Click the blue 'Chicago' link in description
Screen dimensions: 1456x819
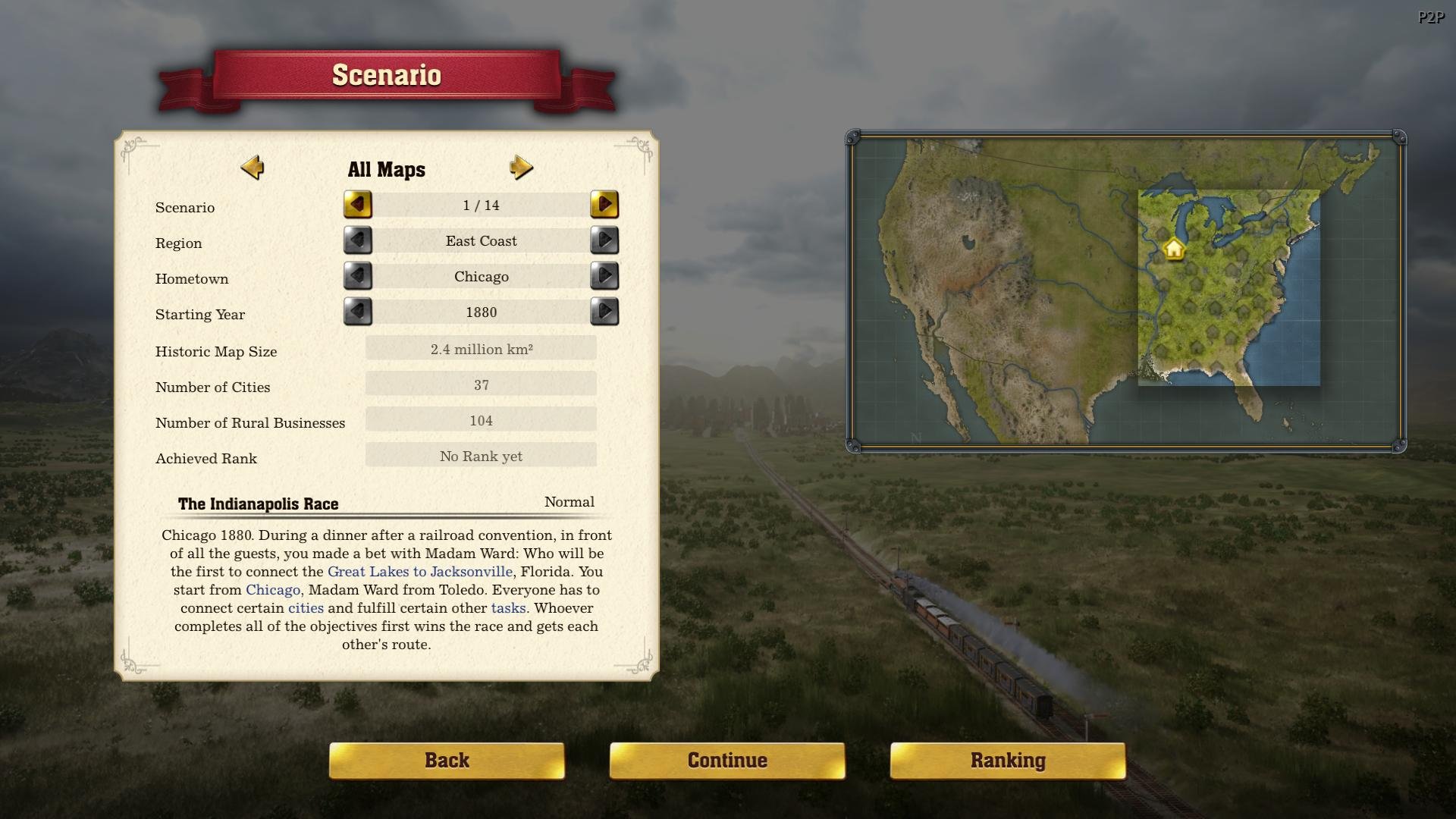(273, 590)
